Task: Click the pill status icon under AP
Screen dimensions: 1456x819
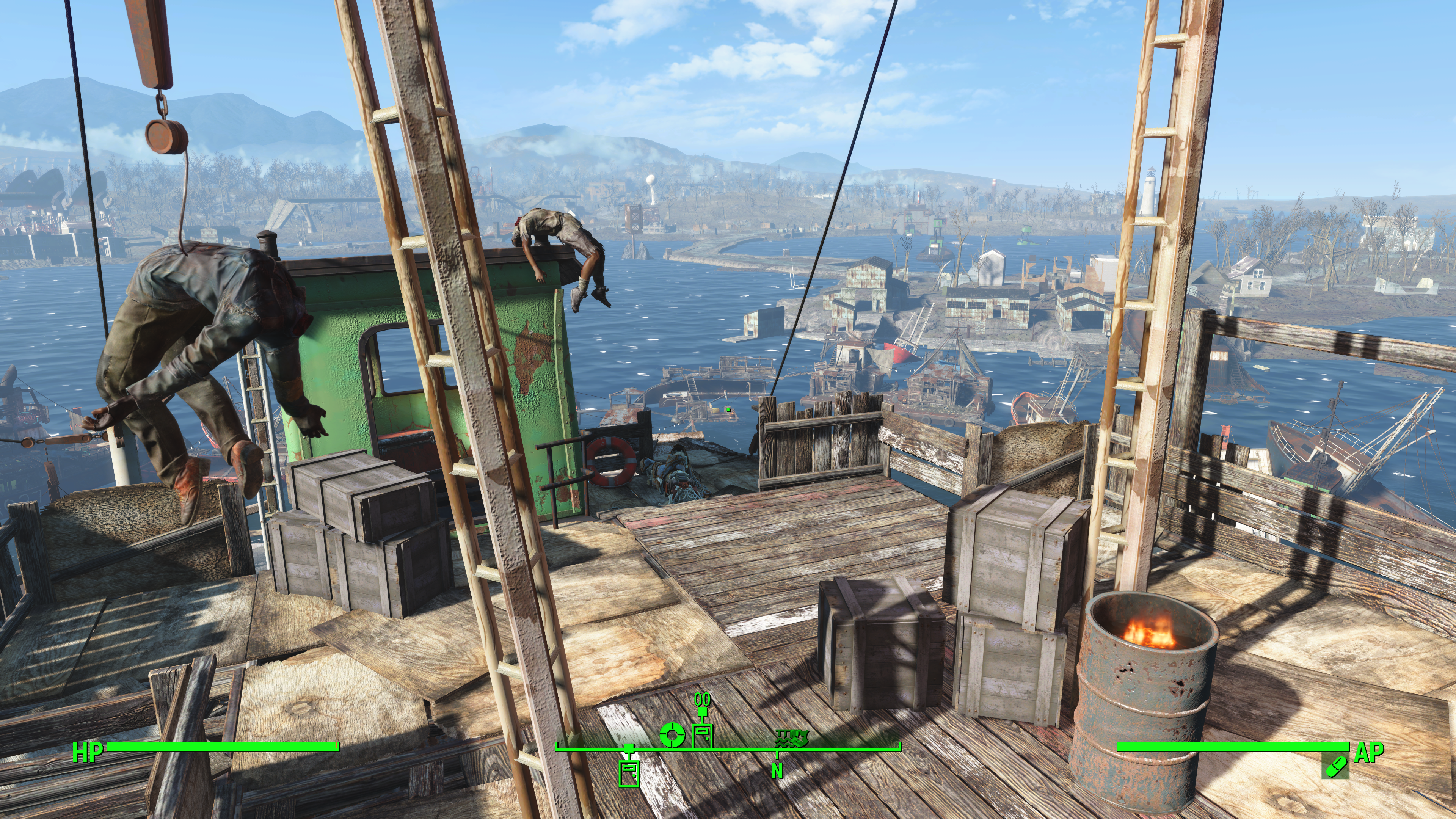Action: coord(1335,767)
